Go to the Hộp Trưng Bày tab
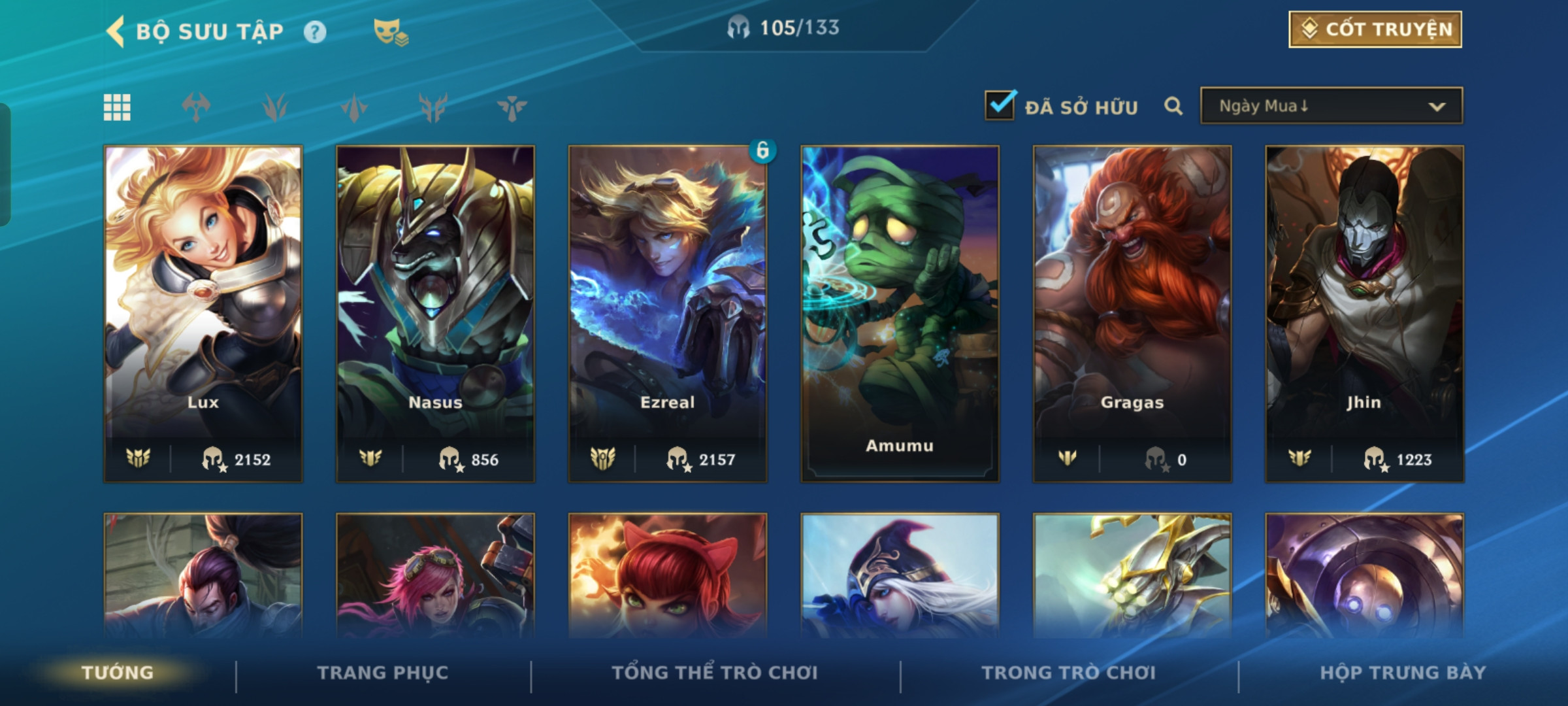This screenshot has width=1568, height=706. tap(1403, 673)
